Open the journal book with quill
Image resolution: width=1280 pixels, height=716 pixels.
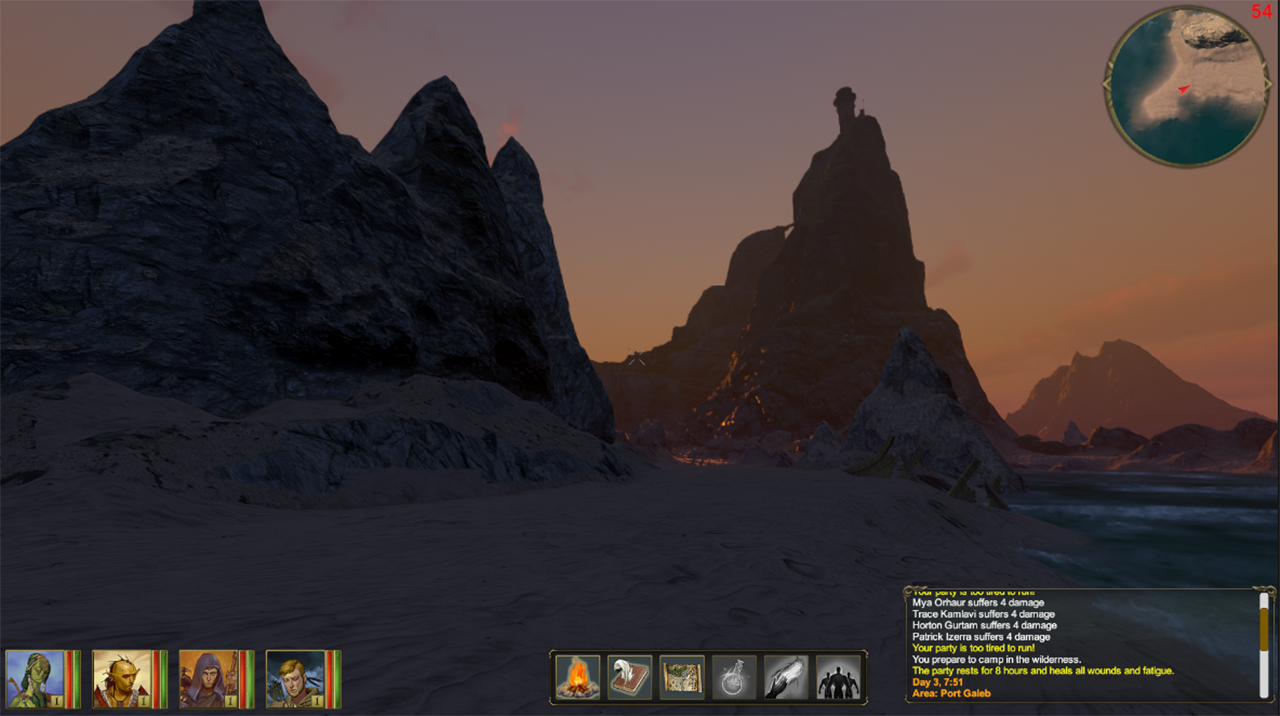[x=630, y=678]
